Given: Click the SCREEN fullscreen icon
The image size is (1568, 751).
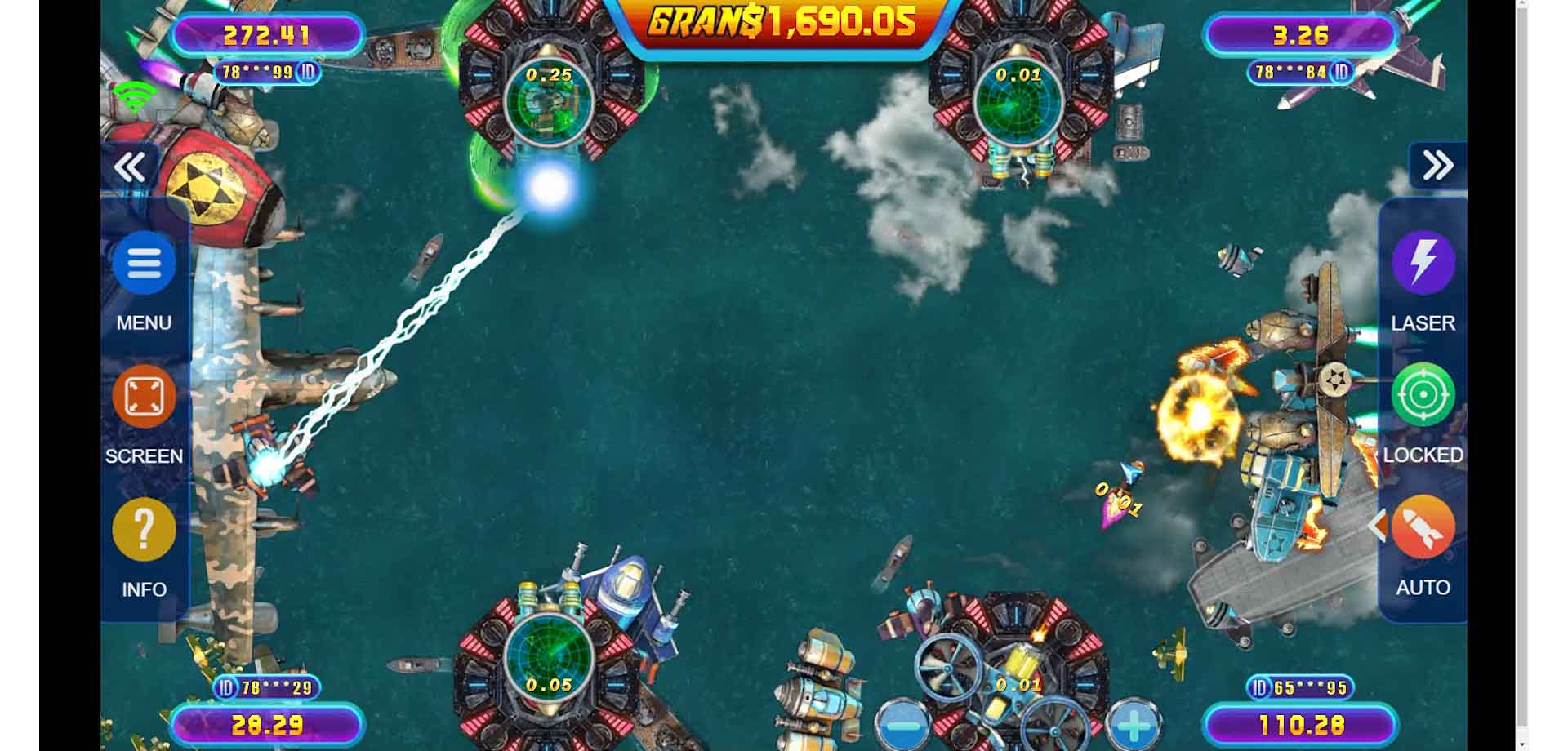Looking at the screenshot, I should (144, 396).
